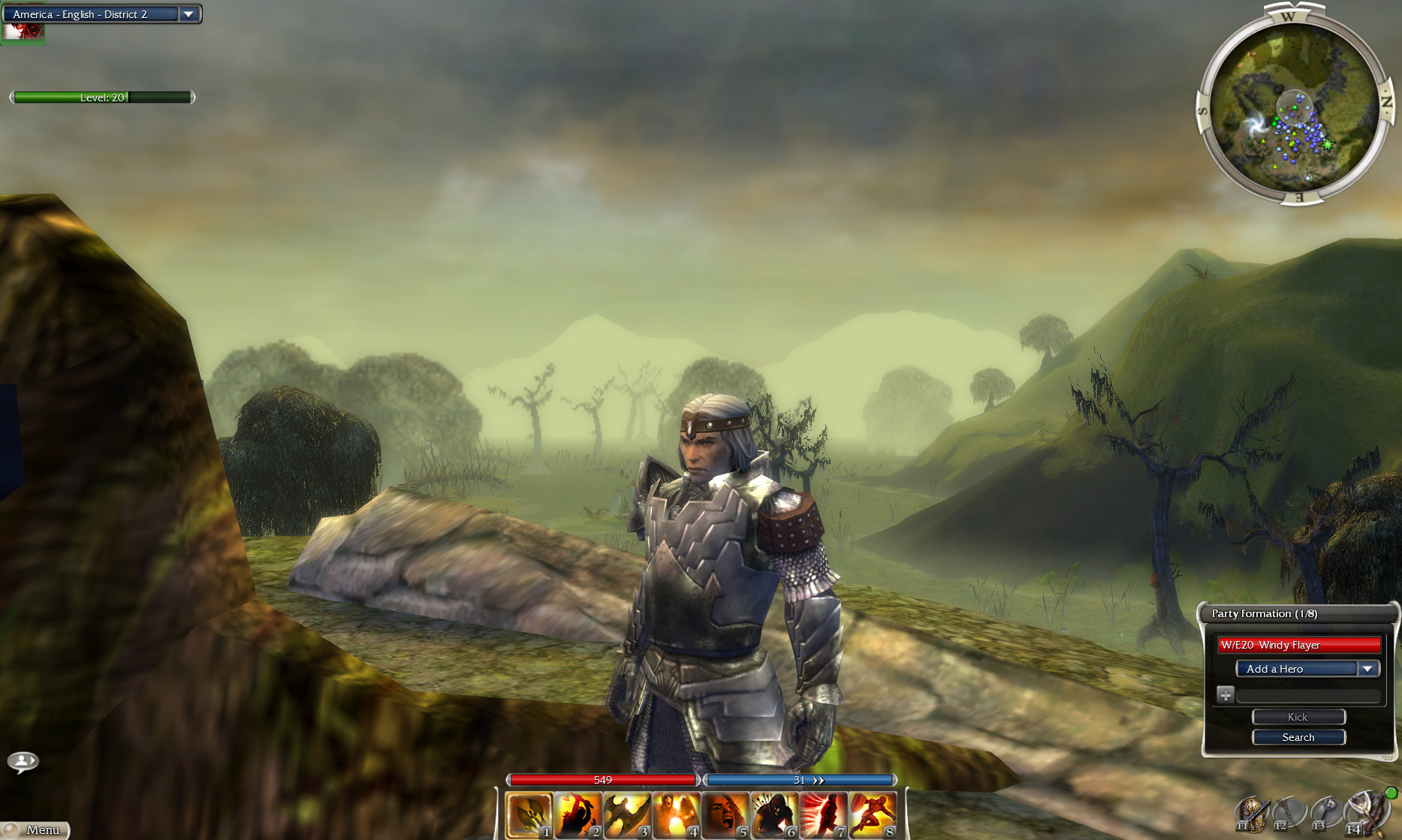Activate skill 7 with the red streaked figure

[823, 814]
